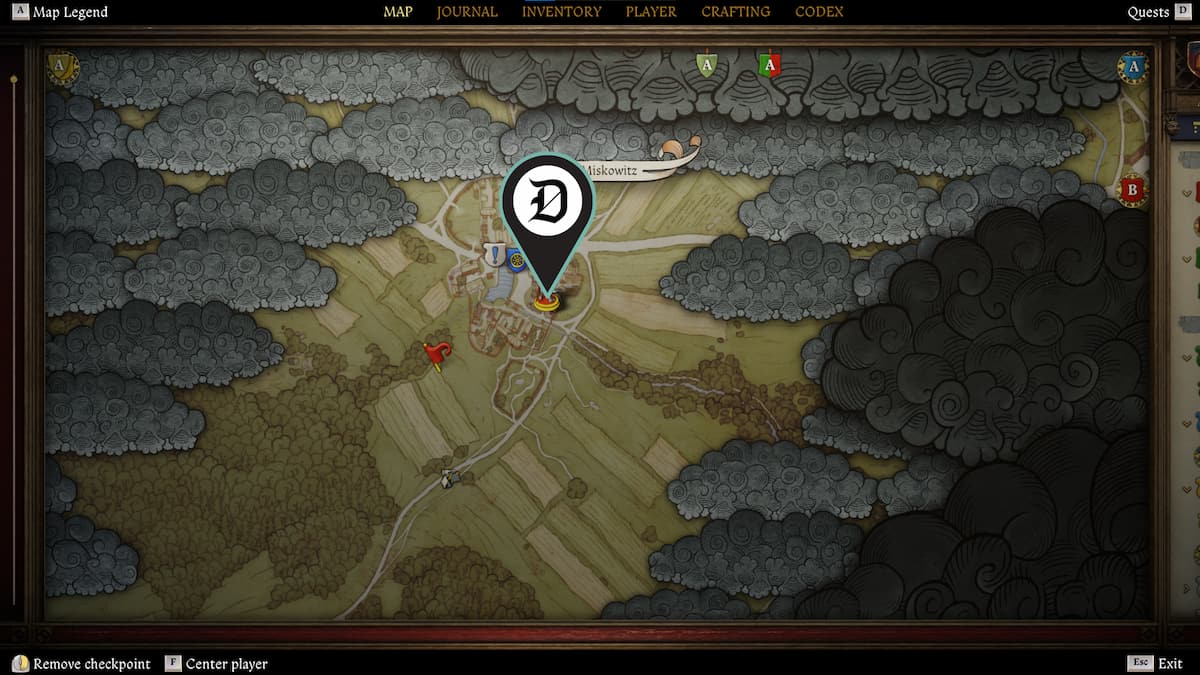Screen dimensions: 1200x675
Task: Center the map on the player
Action: tap(226, 664)
